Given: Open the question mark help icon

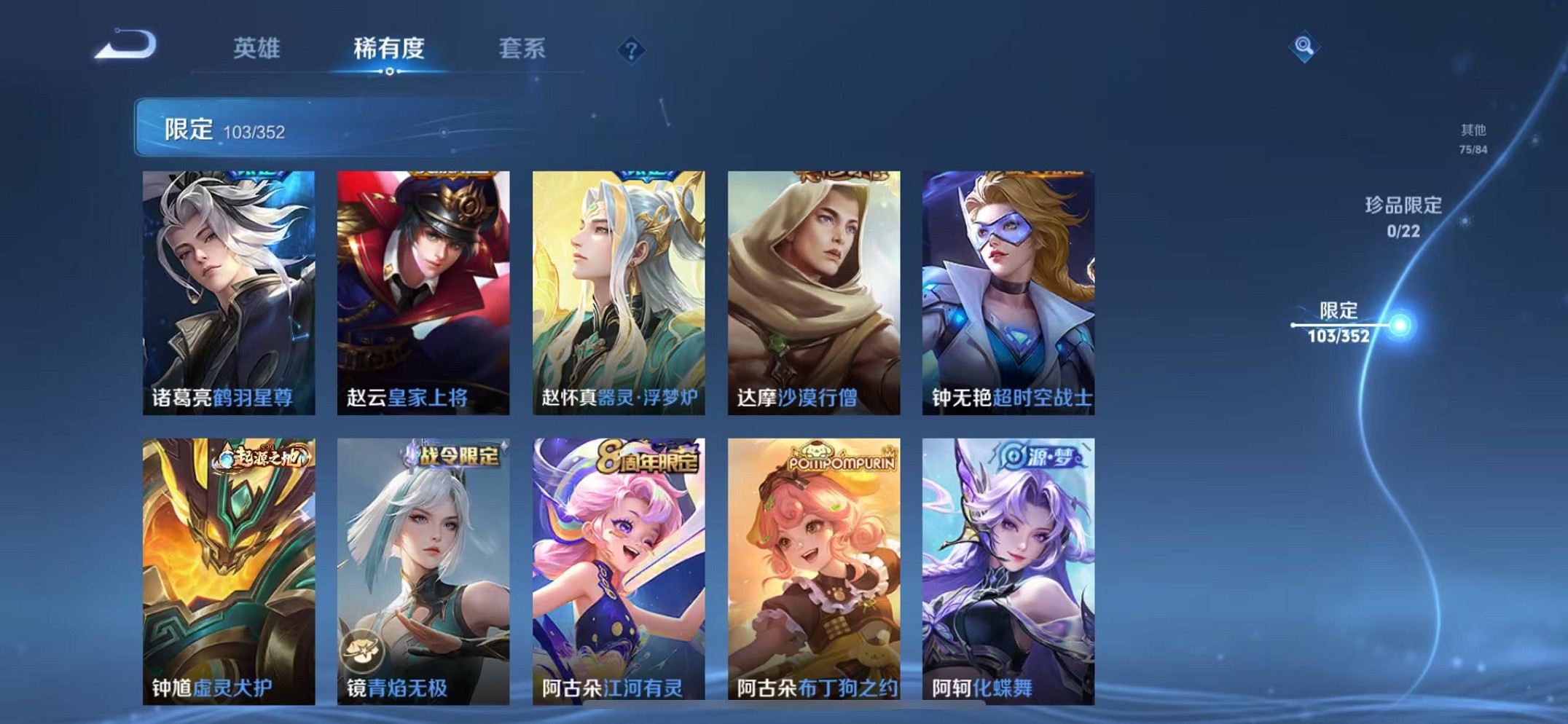Looking at the screenshot, I should pyautogui.click(x=631, y=51).
